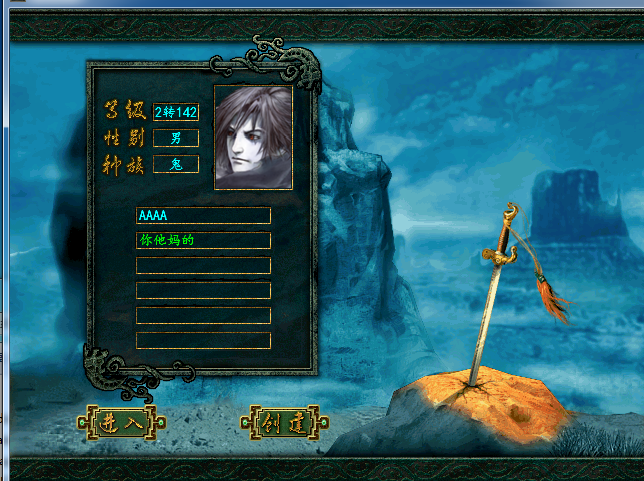The width and height of the screenshot is (644, 481).
Task: Click the 进入 (Enter) button
Action: point(122,422)
